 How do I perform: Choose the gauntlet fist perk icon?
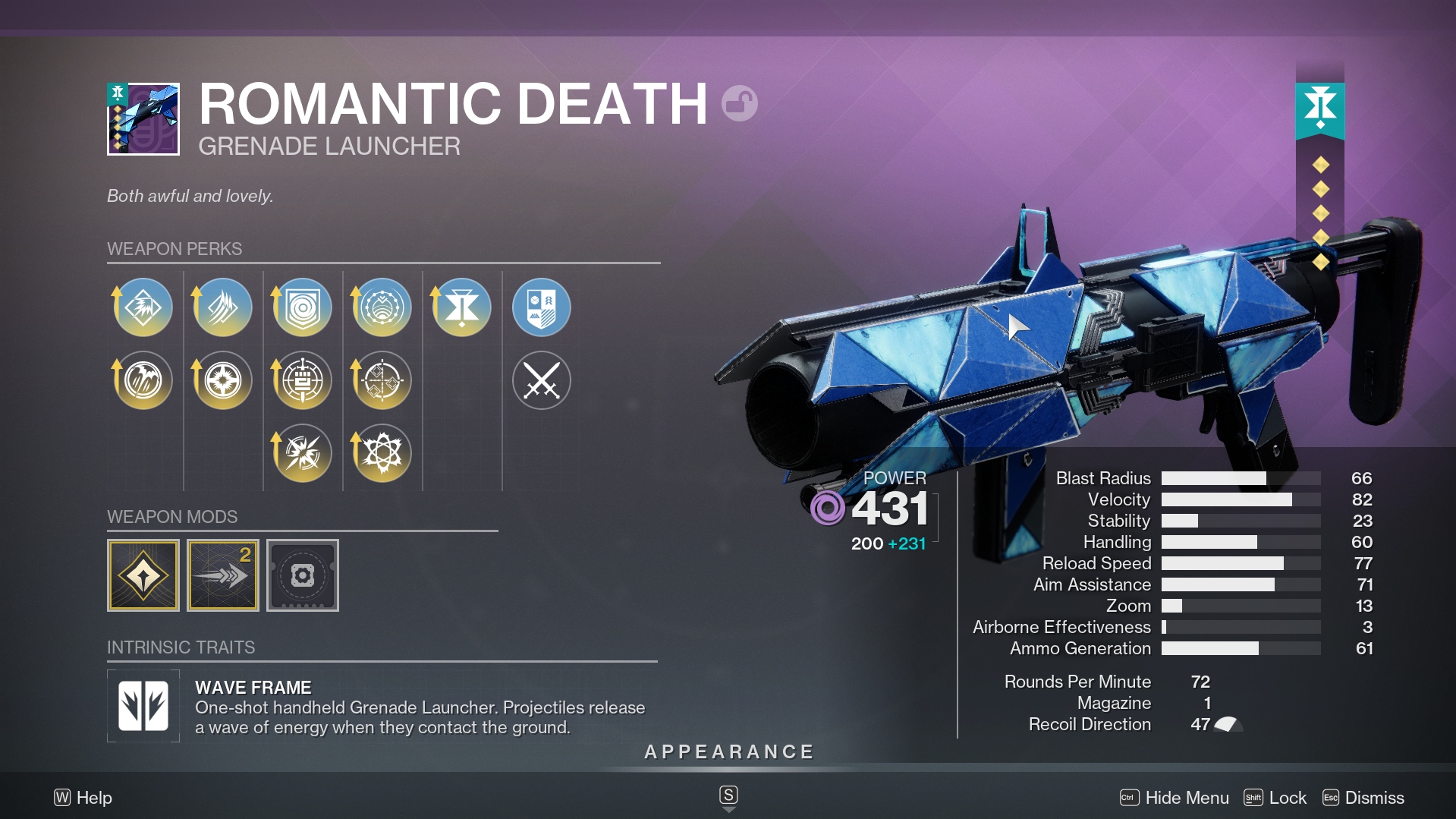tap(302, 380)
